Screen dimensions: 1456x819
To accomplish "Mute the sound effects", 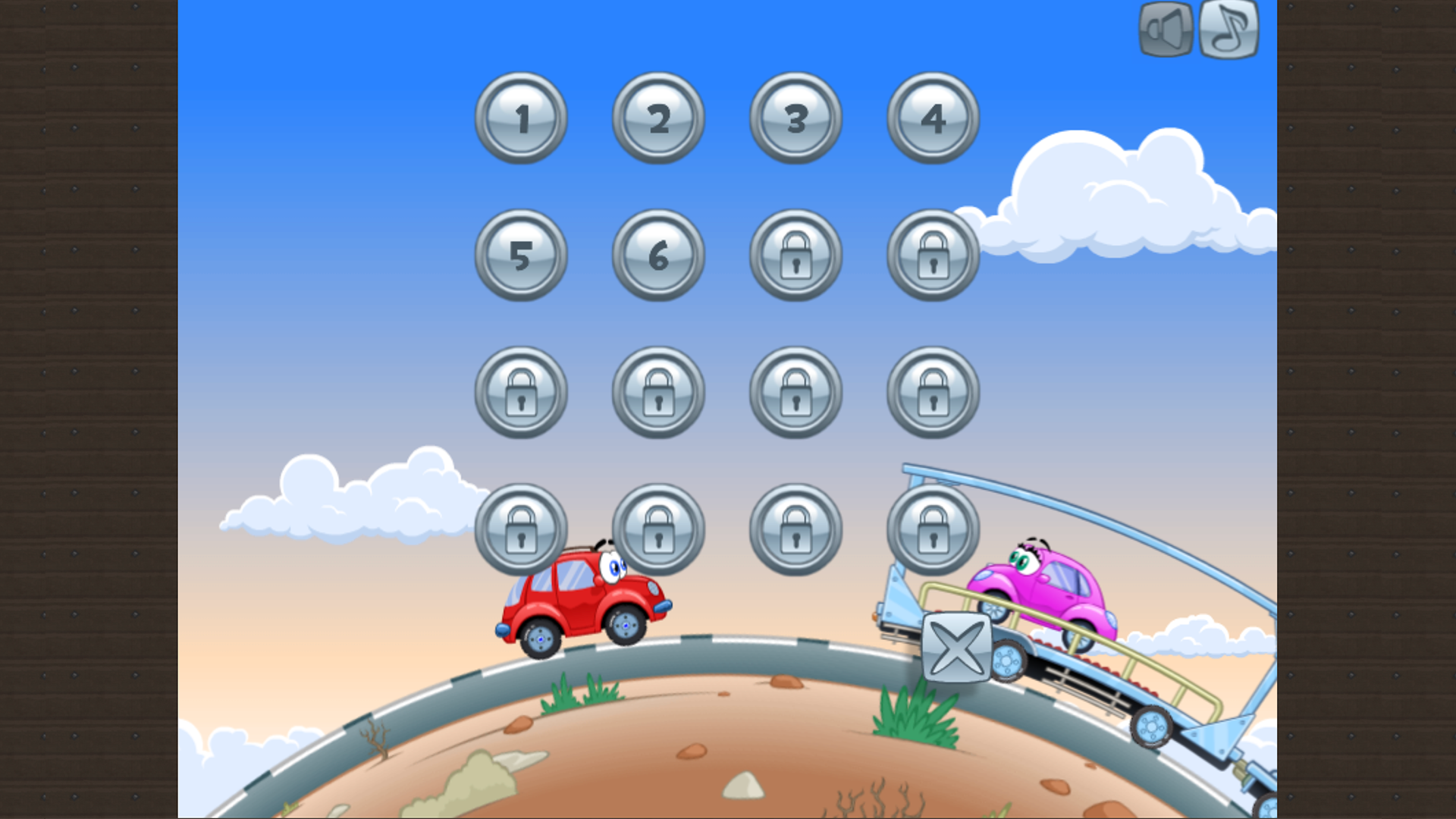I will point(1166,31).
